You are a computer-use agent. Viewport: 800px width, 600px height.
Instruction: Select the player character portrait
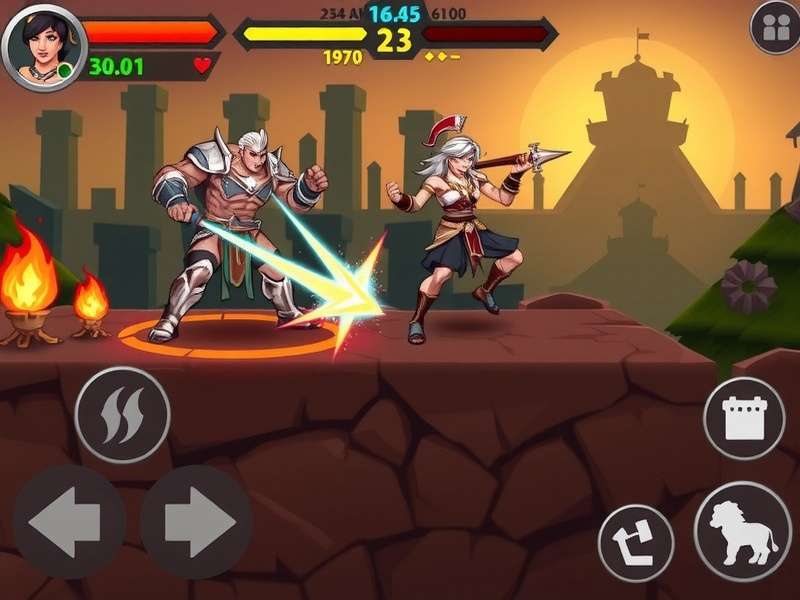click(x=43, y=47)
